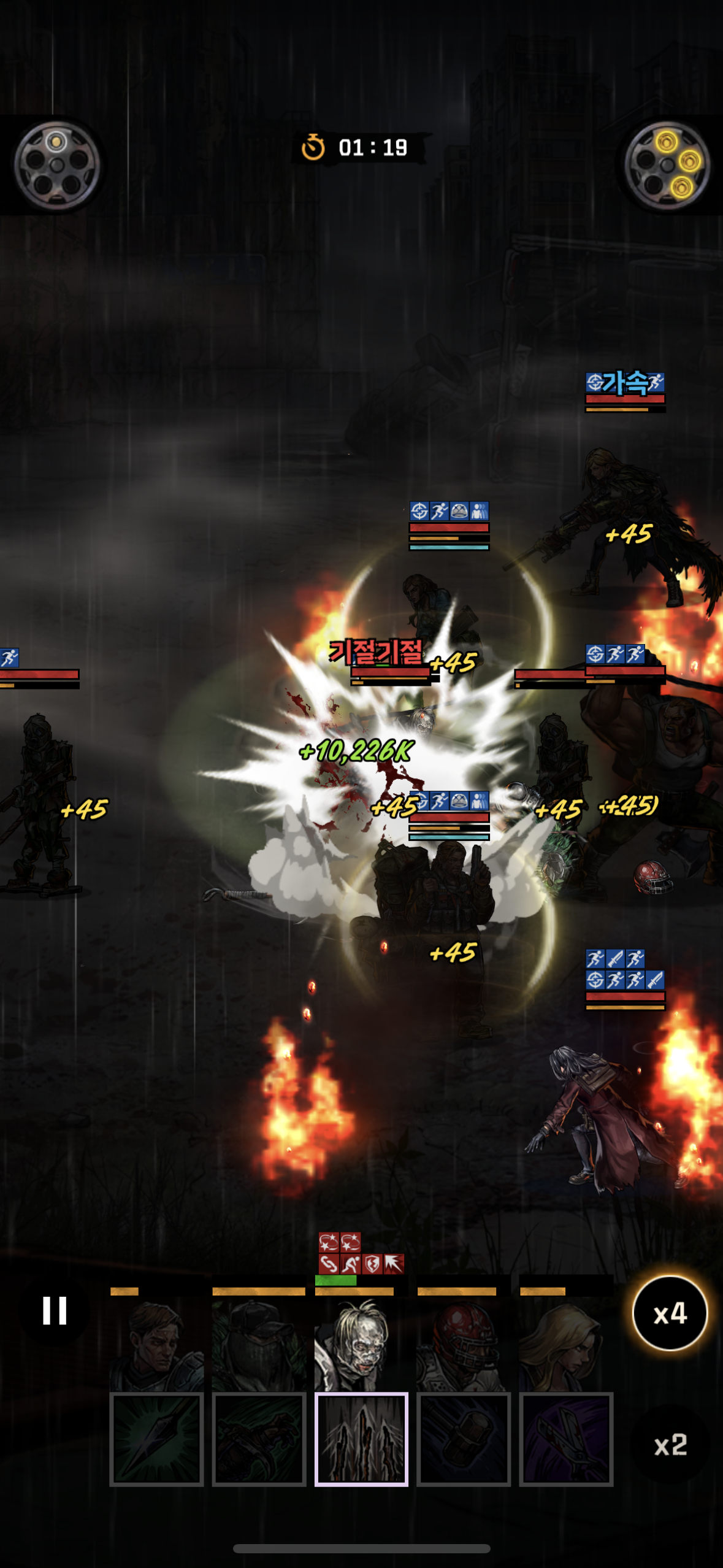Tap the empty grey revolver cylinder
The height and width of the screenshot is (1568, 723).
(x=56, y=165)
